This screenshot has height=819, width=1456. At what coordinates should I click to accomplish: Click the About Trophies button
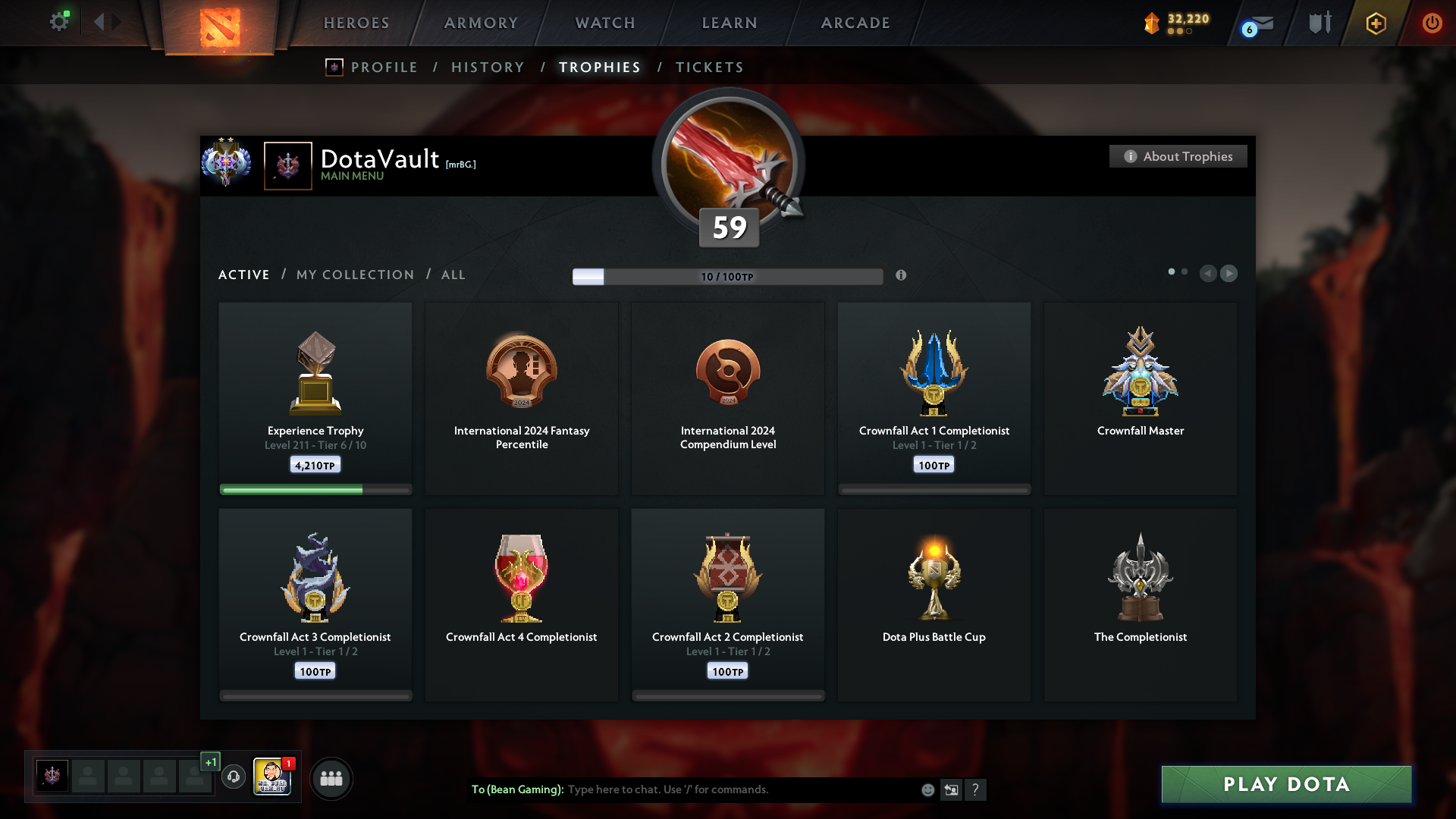tap(1178, 156)
